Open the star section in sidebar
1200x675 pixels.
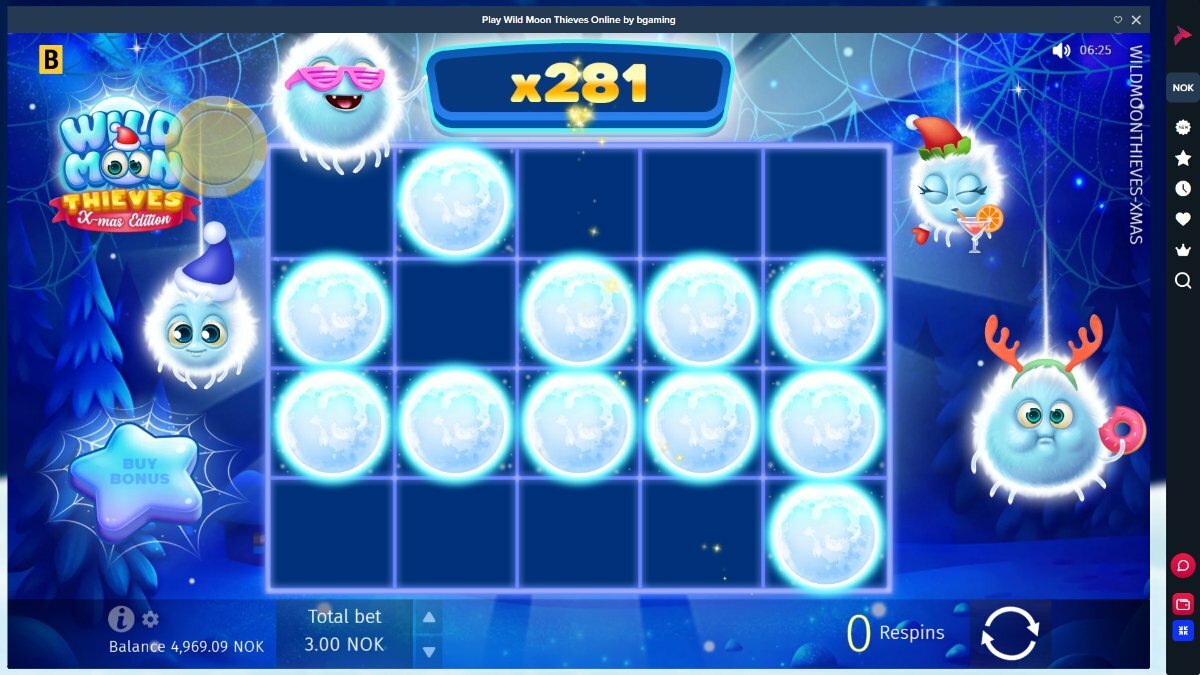tap(1183, 158)
